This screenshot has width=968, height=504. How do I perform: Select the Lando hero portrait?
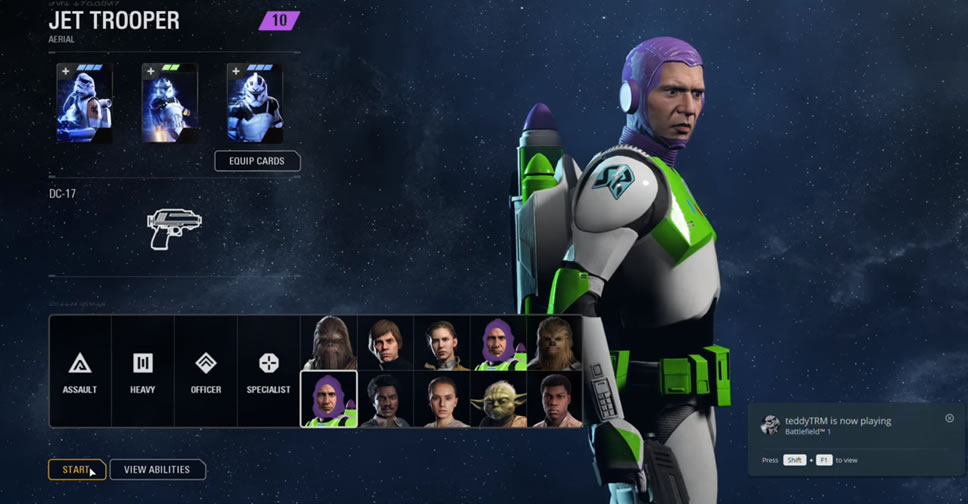385,400
